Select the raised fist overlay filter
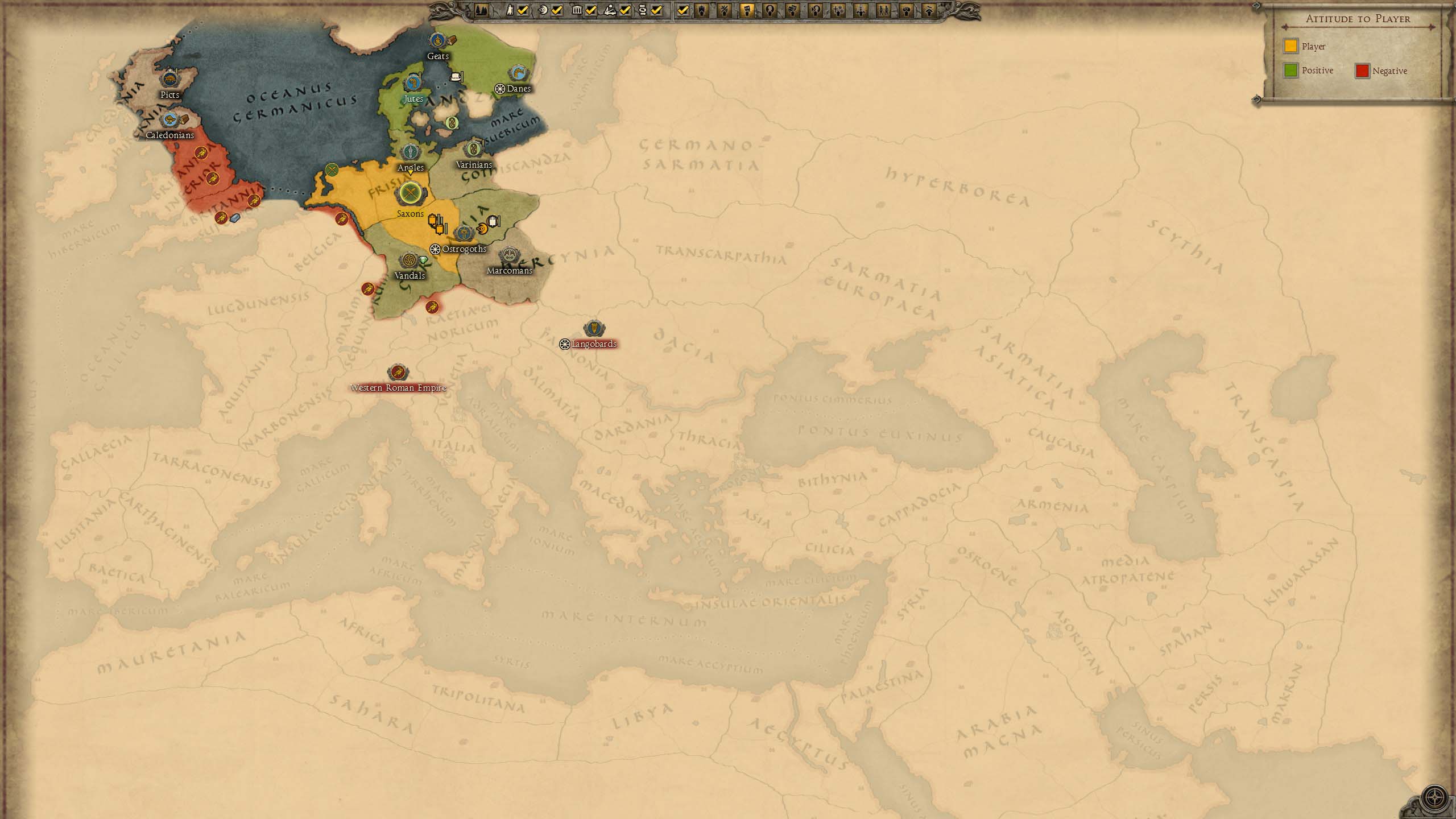Screen dimensions: 1456x819 click(906, 10)
